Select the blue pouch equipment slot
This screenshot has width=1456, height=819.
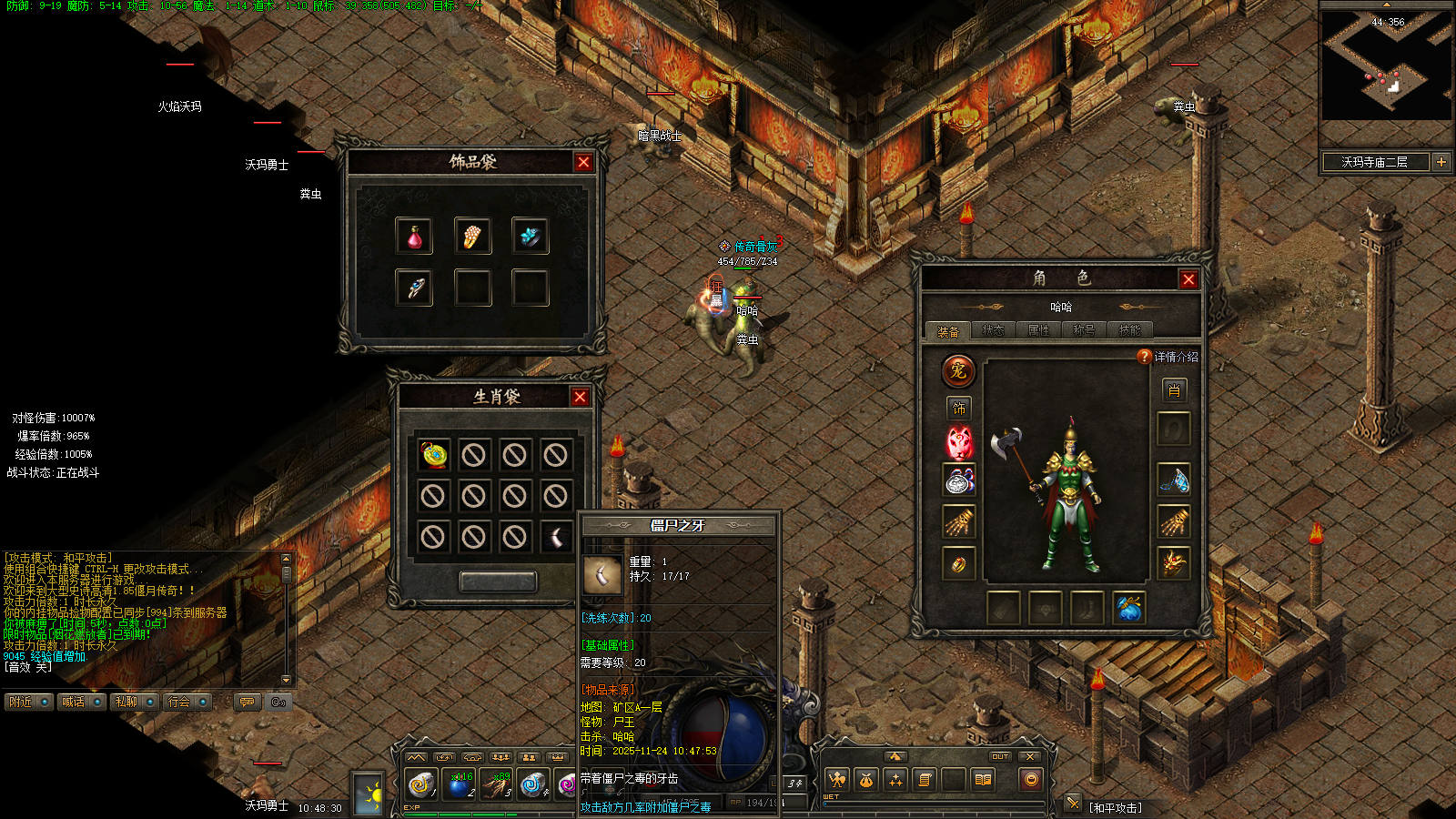(x=1129, y=609)
